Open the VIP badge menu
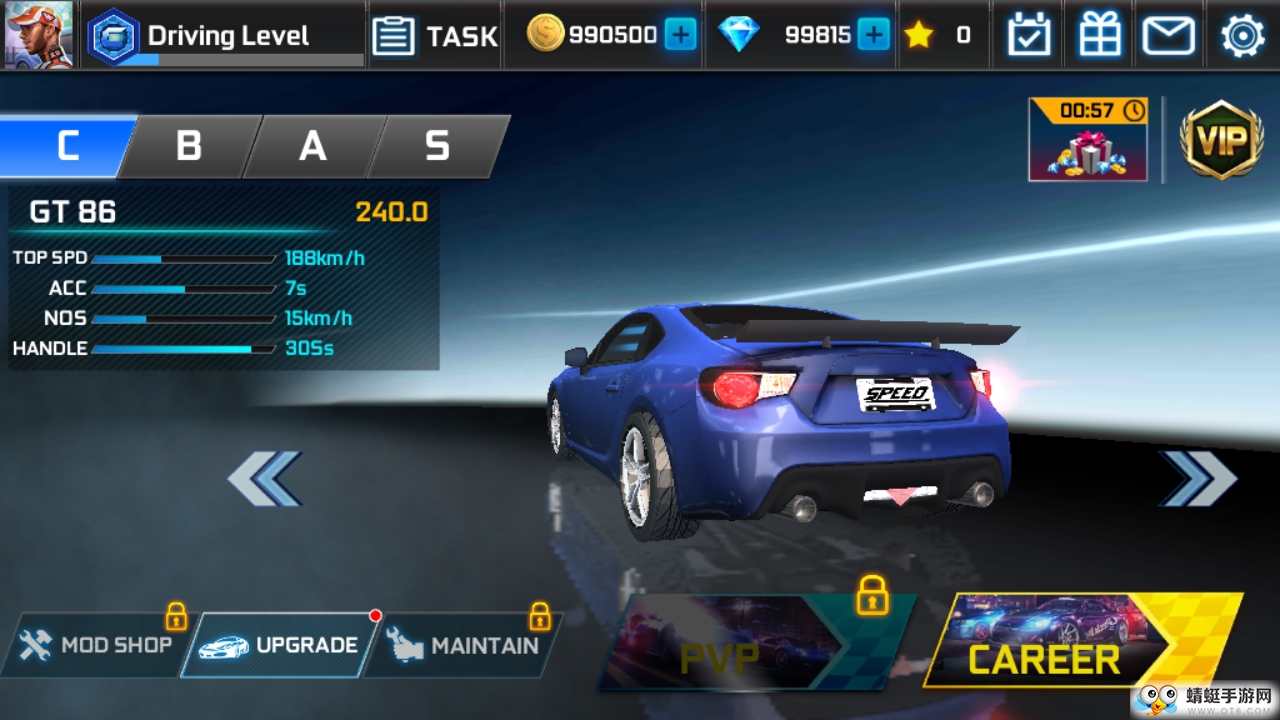Screen dimensions: 1280x720 tap(1221, 140)
